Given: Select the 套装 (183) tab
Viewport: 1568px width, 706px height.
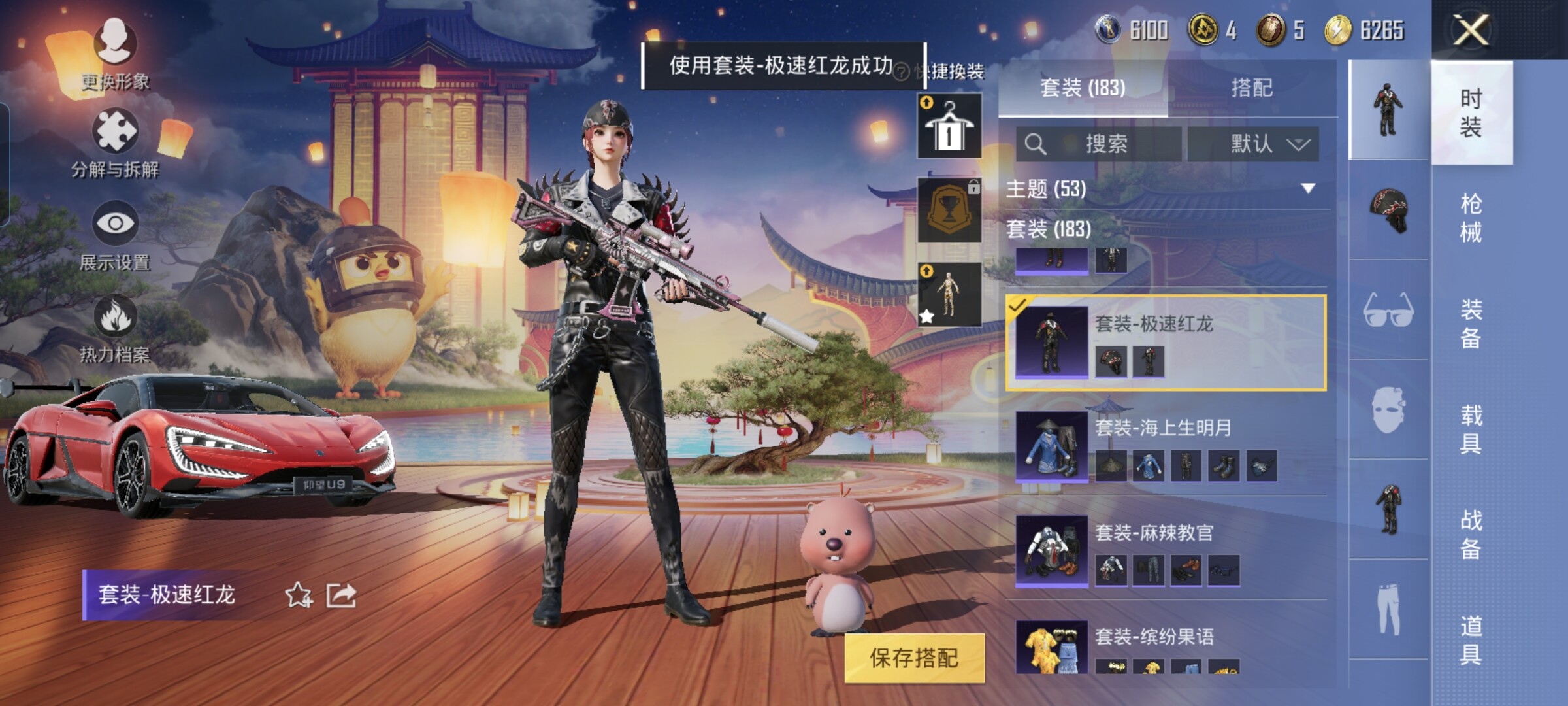Looking at the screenshot, I should click(x=1083, y=88).
